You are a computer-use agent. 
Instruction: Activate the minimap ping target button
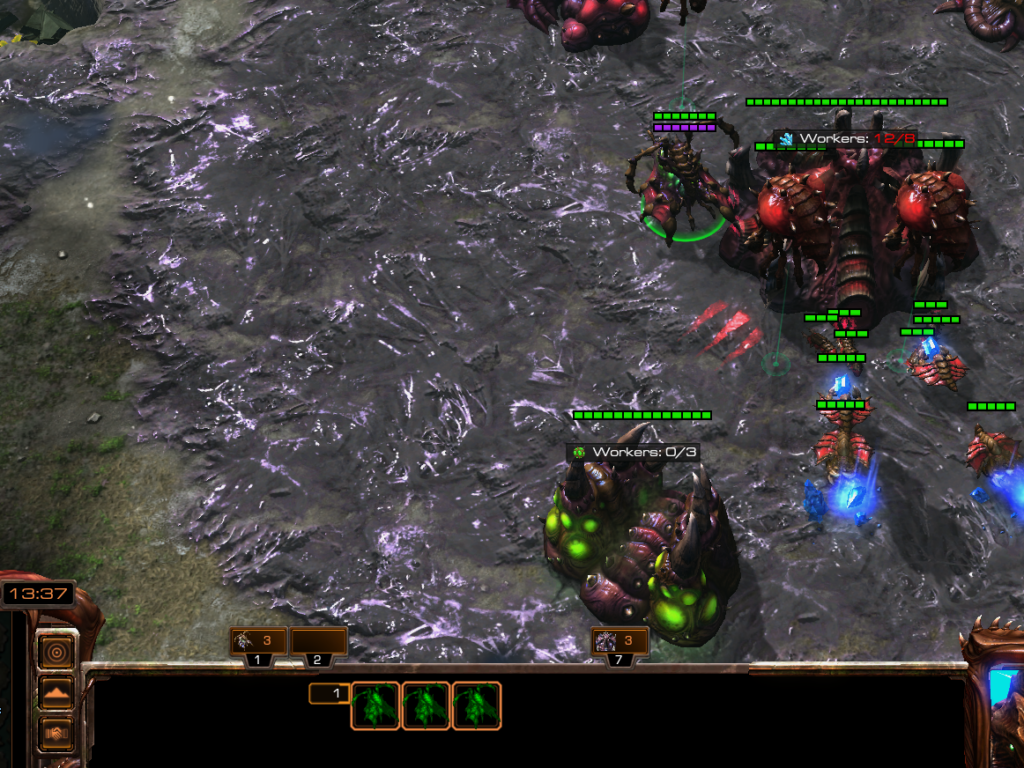[57, 652]
